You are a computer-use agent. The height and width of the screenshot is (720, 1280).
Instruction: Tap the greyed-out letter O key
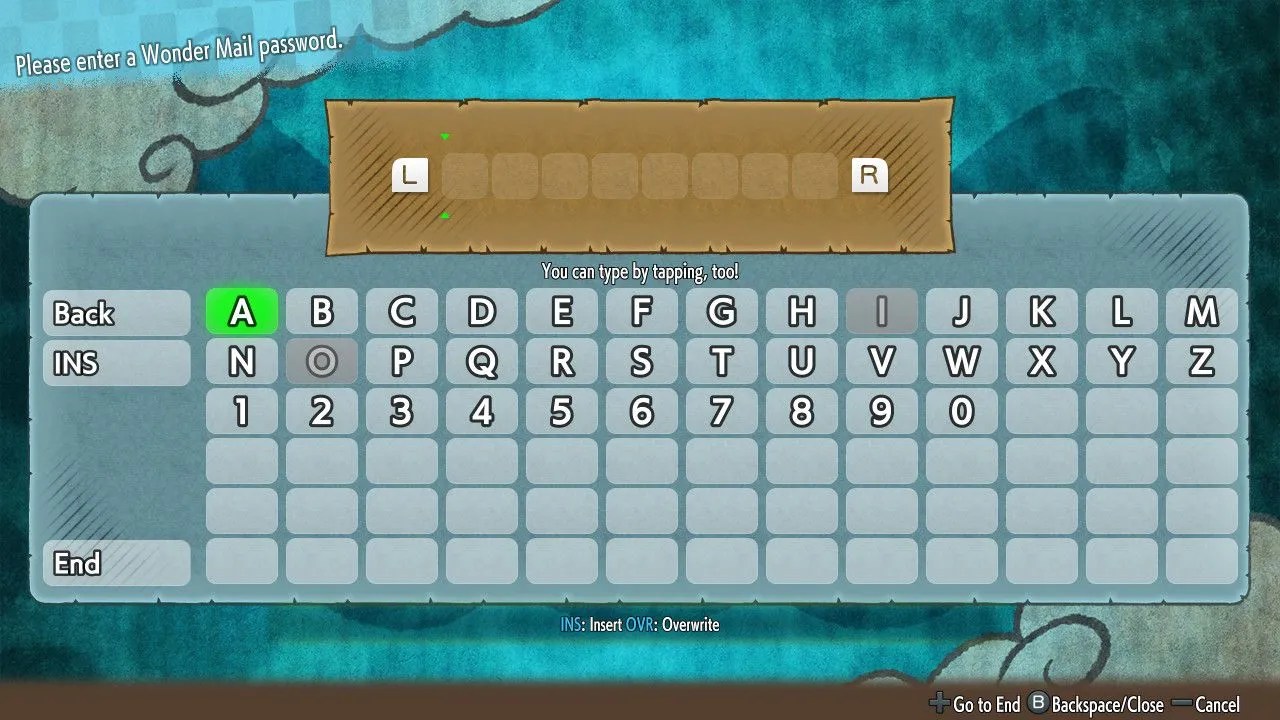pyautogui.click(x=321, y=363)
